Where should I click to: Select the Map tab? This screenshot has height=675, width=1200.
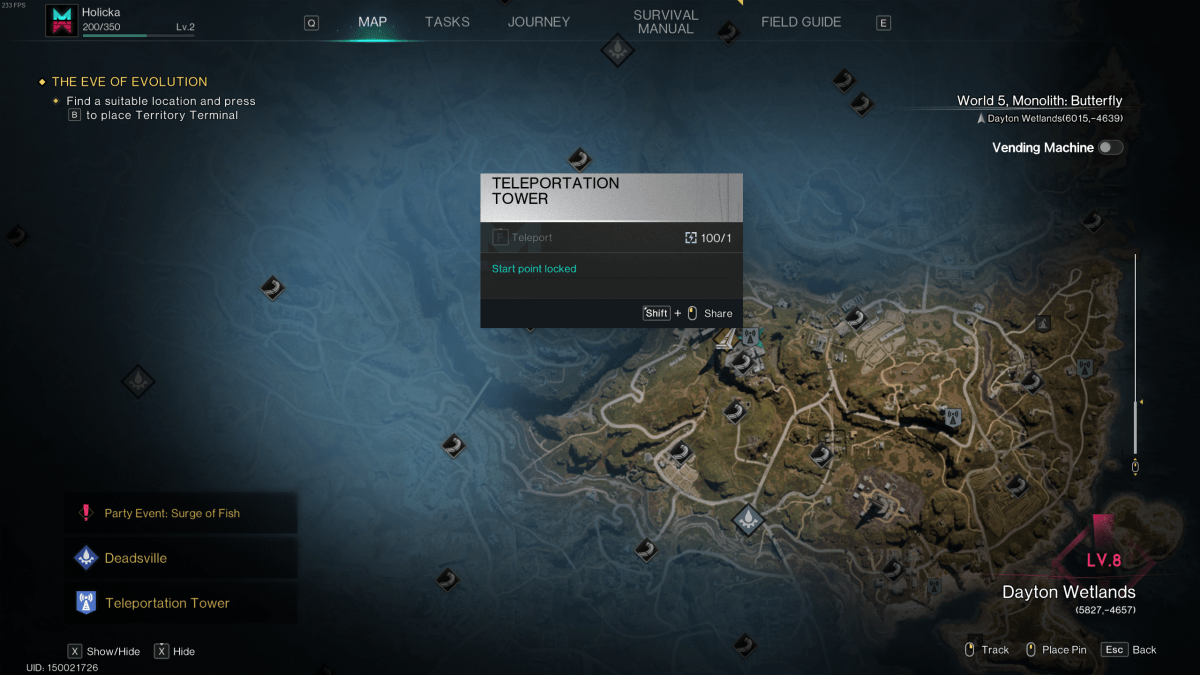[373, 22]
